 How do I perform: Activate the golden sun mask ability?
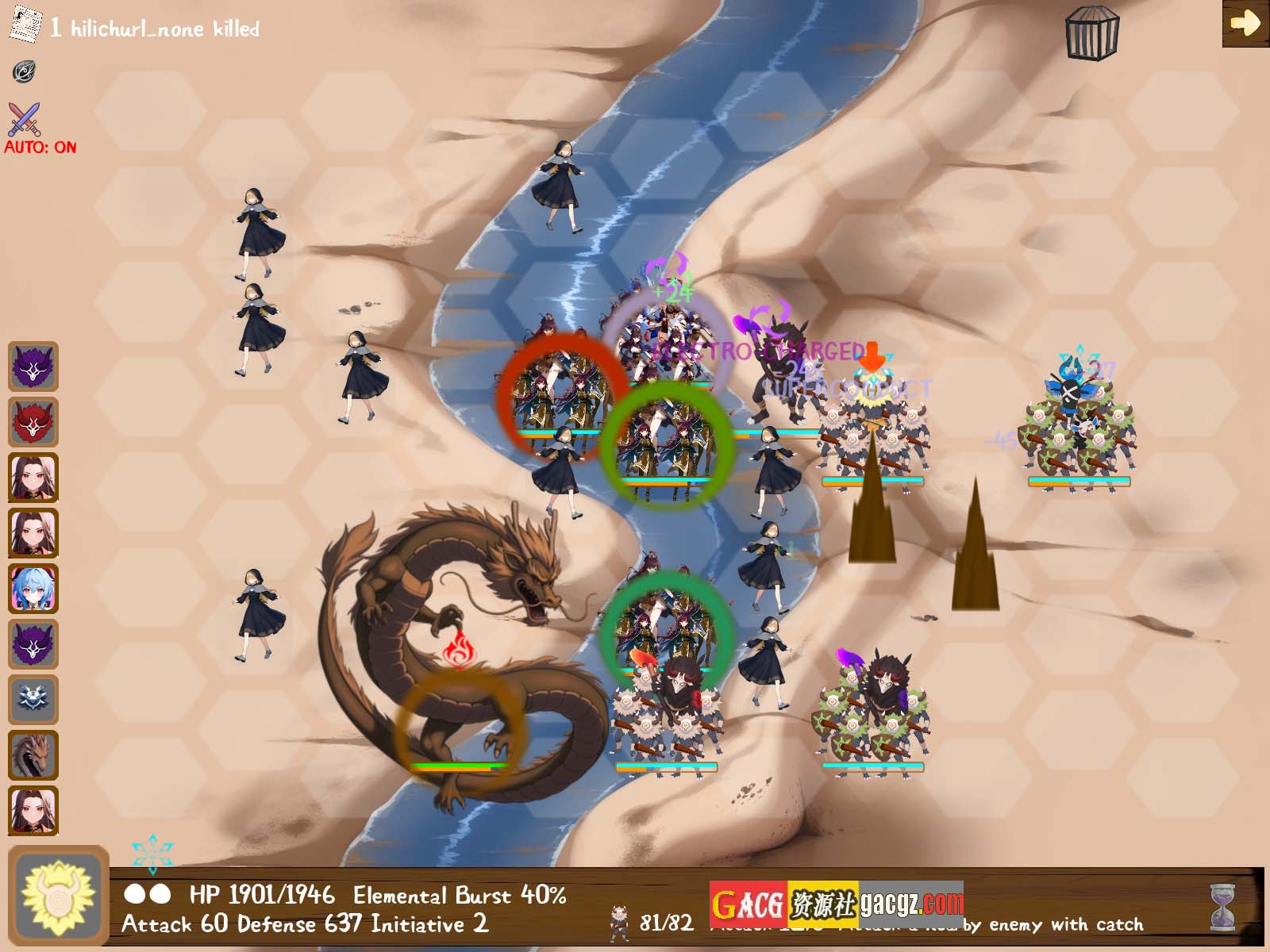[58, 896]
